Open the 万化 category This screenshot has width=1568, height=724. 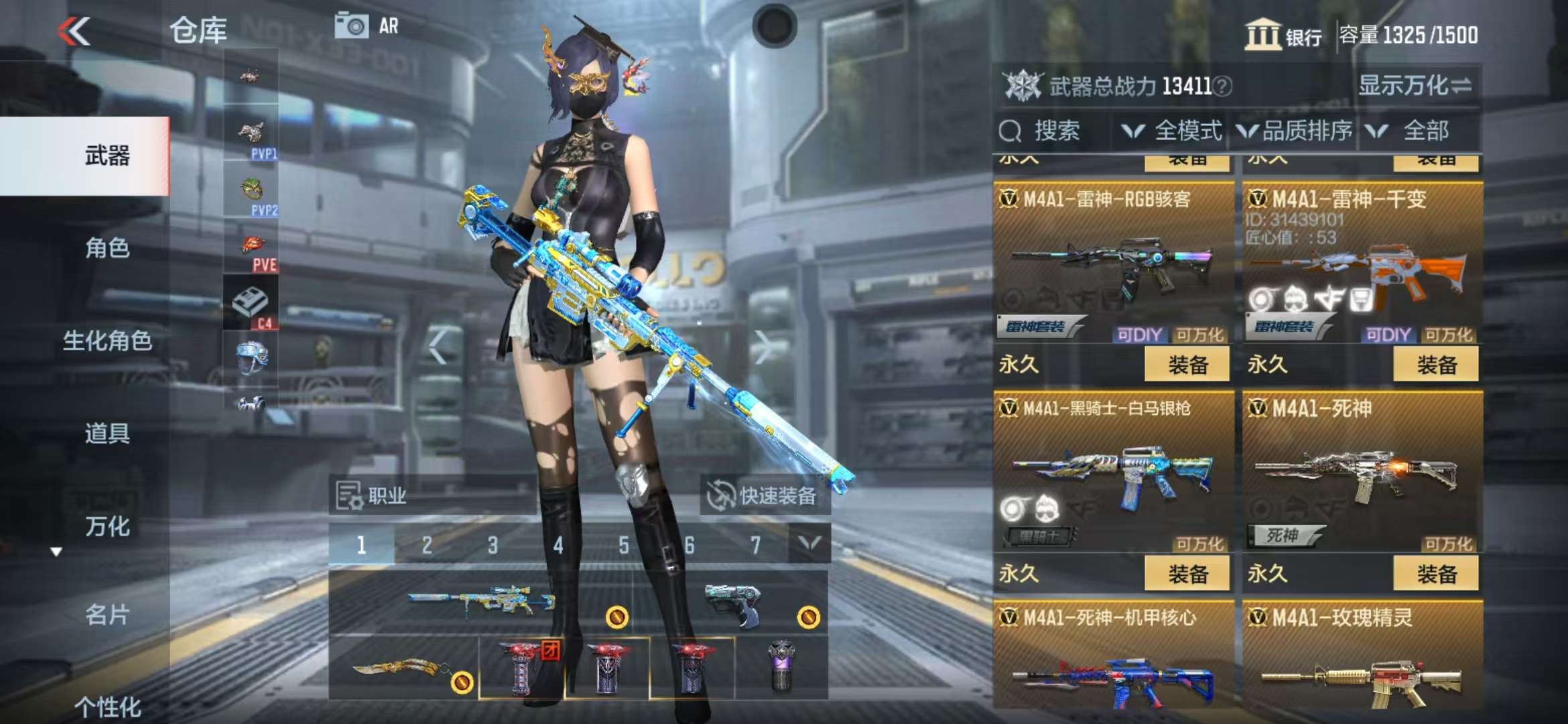tap(107, 526)
